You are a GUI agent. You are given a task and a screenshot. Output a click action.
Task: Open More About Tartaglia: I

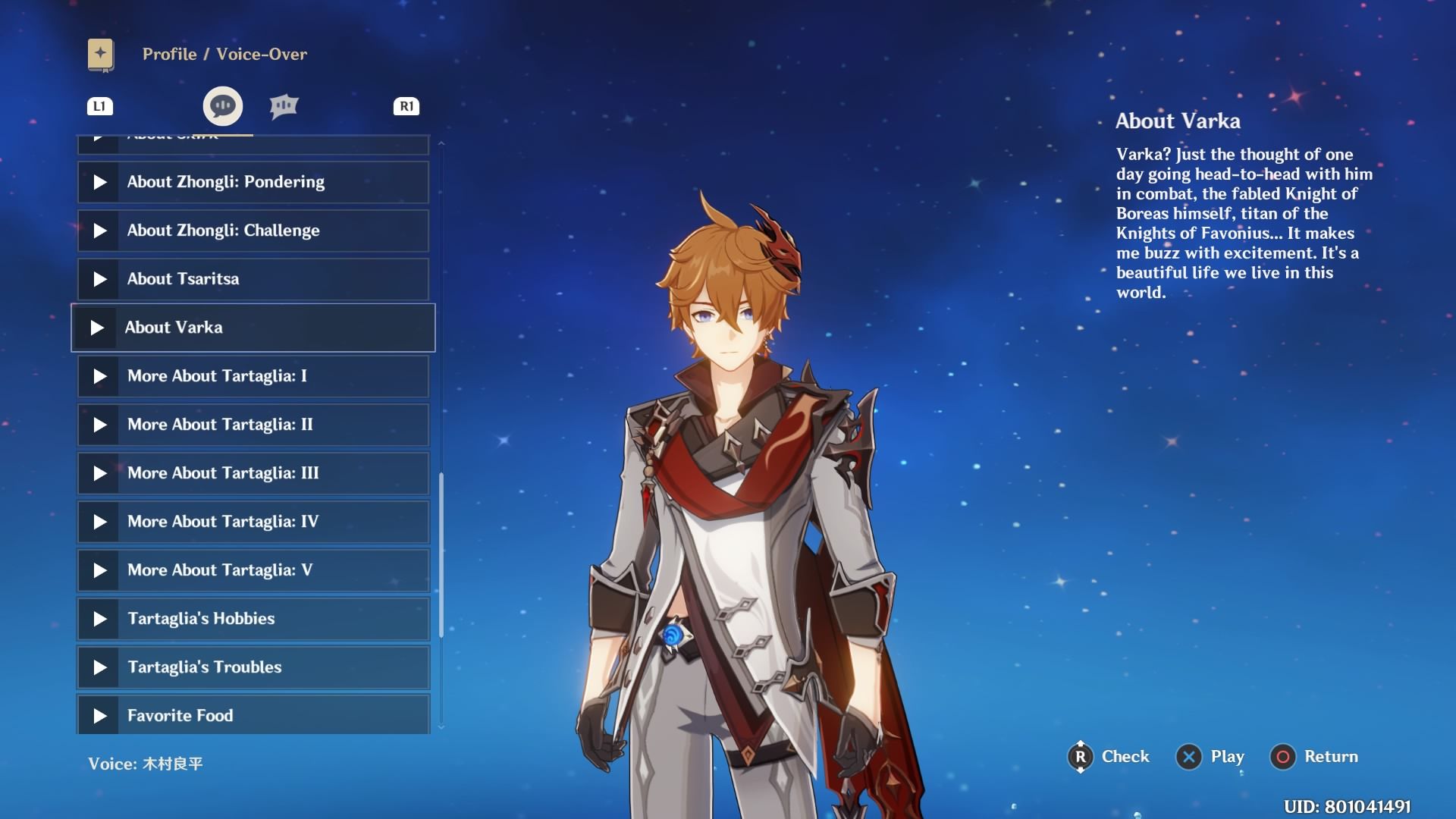(x=253, y=376)
